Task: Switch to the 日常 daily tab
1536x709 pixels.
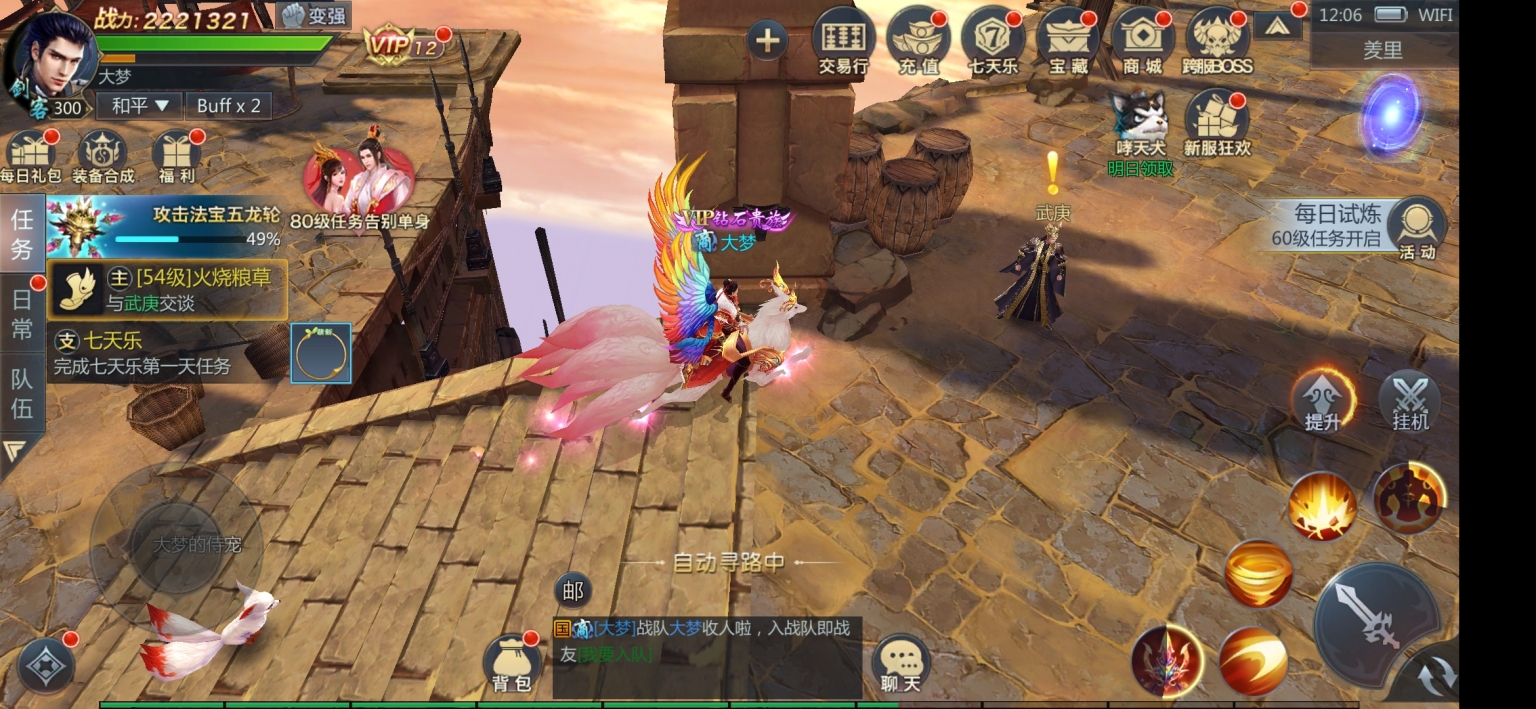Action: pyautogui.click(x=22, y=314)
